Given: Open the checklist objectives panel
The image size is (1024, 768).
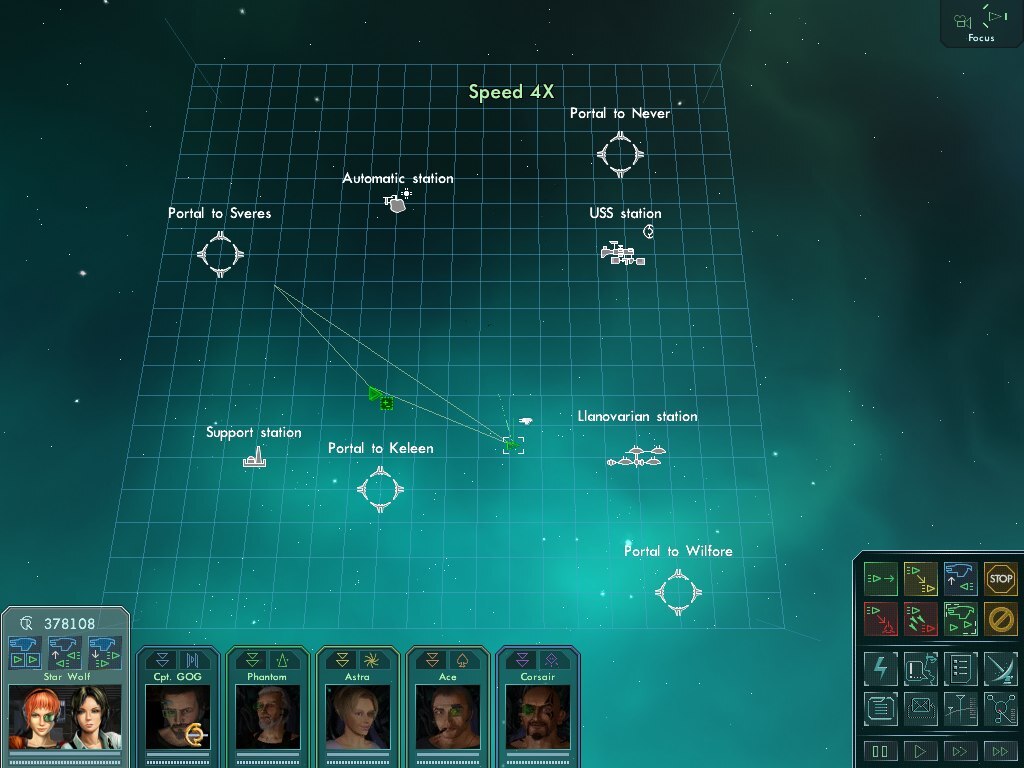Looking at the screenshot, I should coord(960,668).
